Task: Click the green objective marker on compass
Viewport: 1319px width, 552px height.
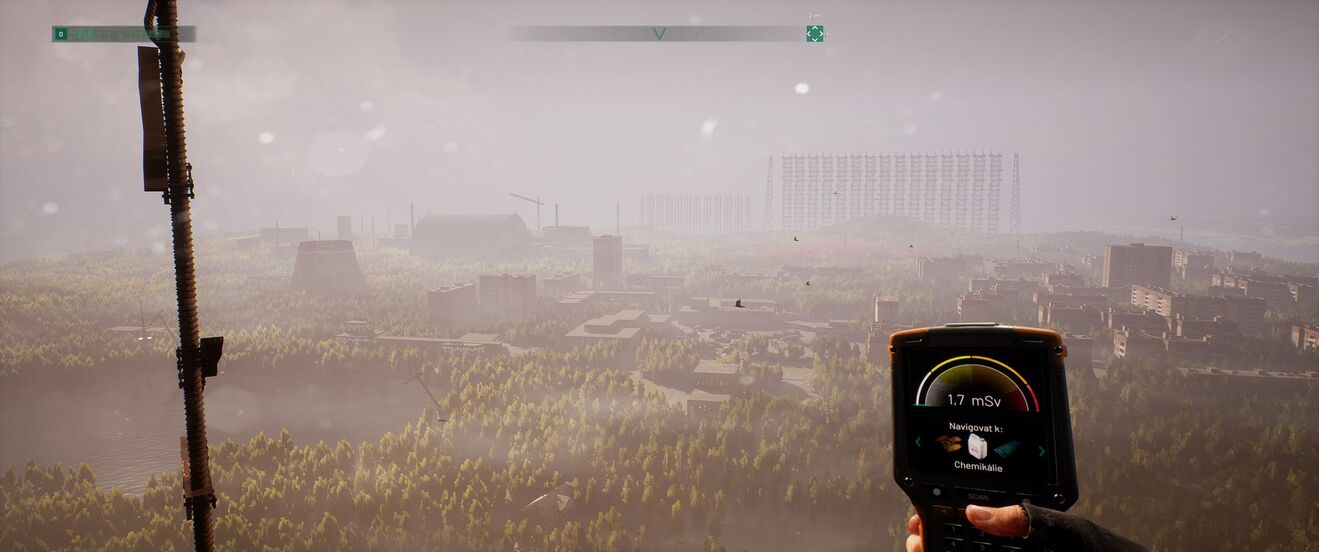Action: [815, 33]
